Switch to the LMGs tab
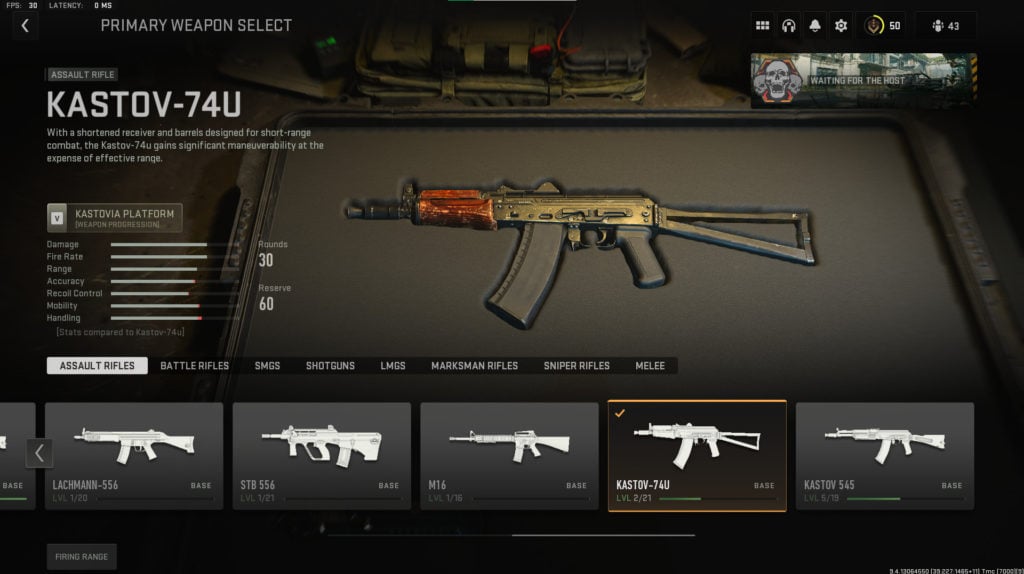 [x=392, y=366]
